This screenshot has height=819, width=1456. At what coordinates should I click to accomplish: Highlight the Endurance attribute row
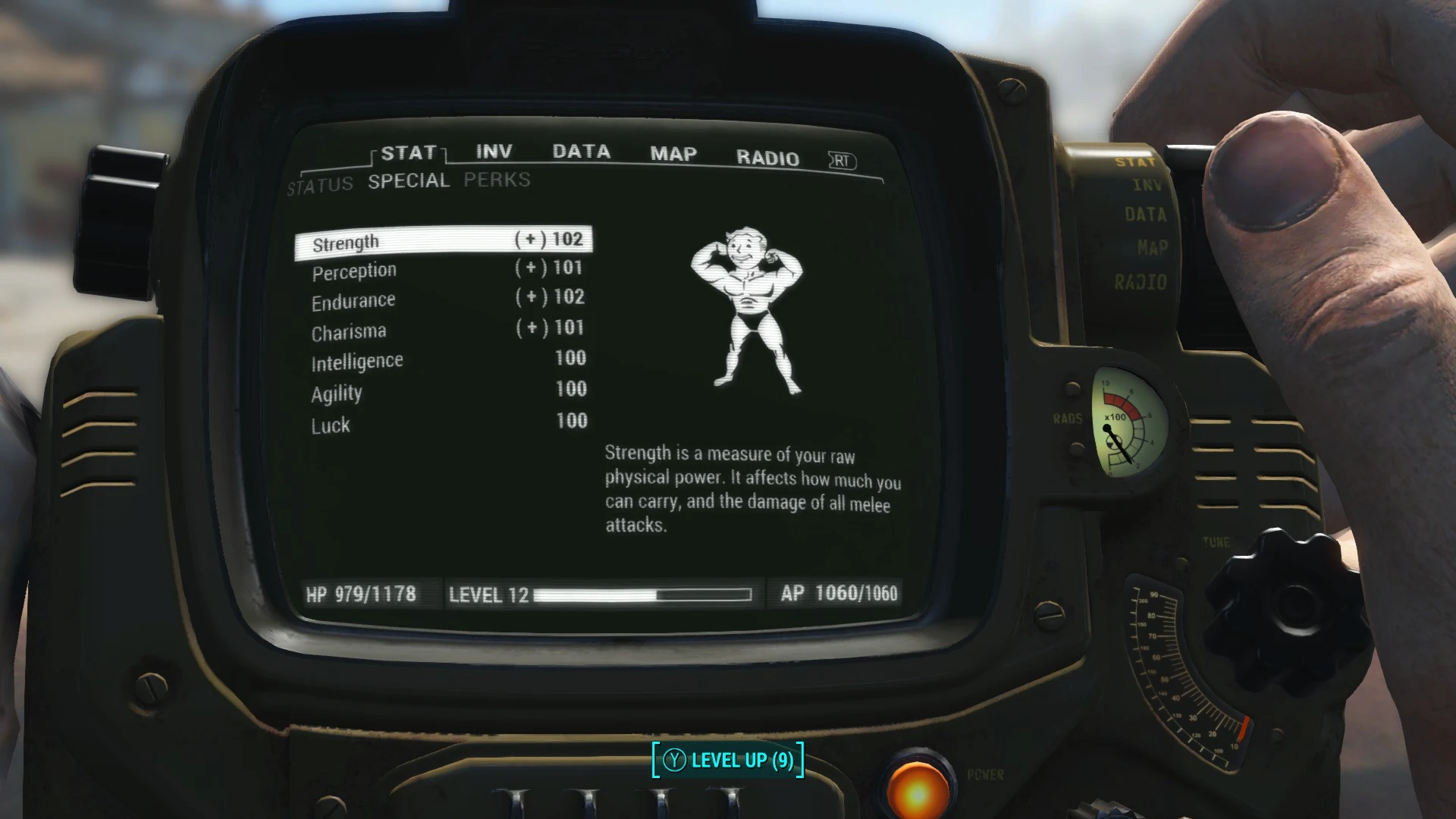coord(444,300)
